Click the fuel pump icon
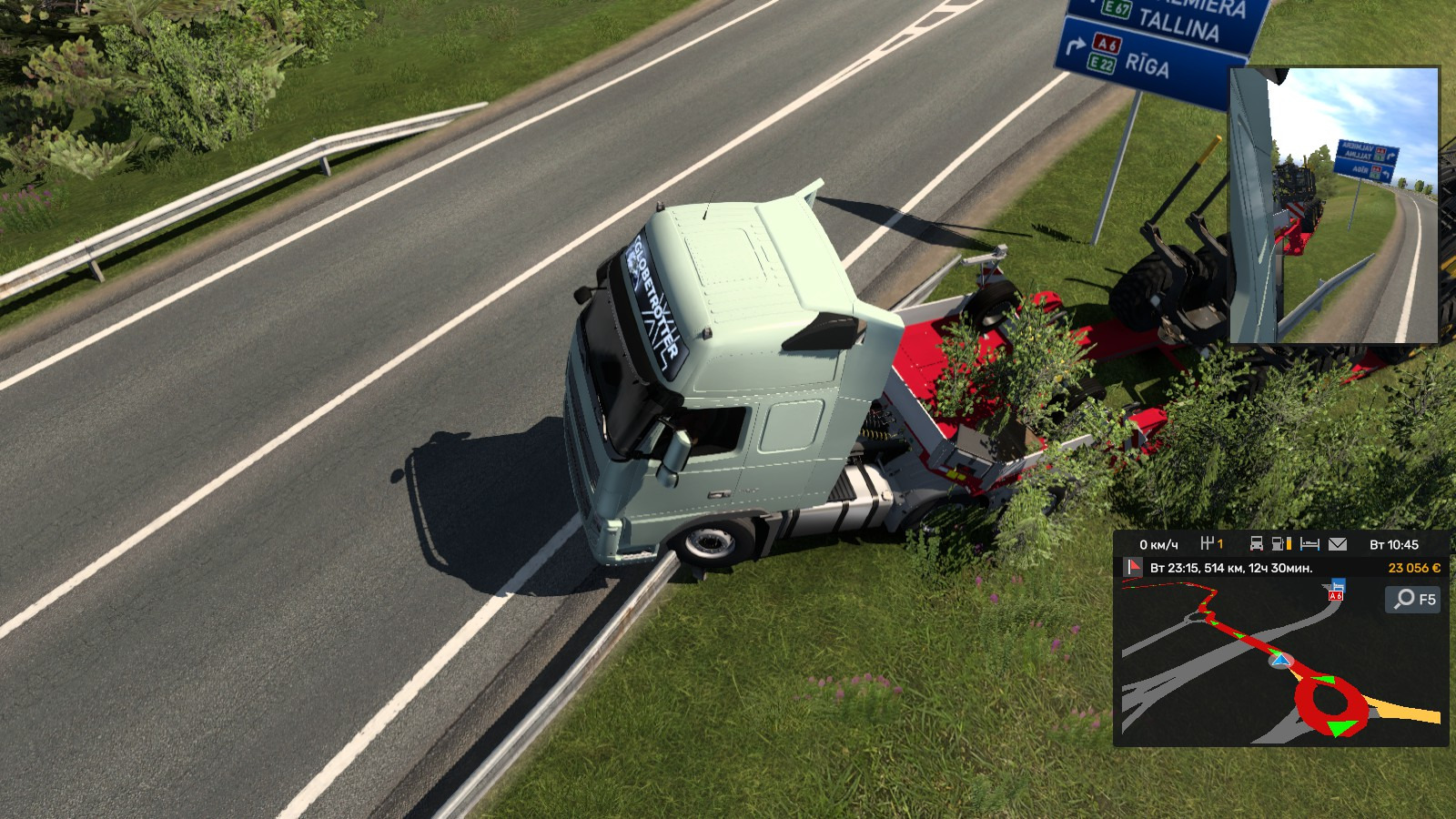The height and width of the screenshot is (819, 1456). [1281, 544]
